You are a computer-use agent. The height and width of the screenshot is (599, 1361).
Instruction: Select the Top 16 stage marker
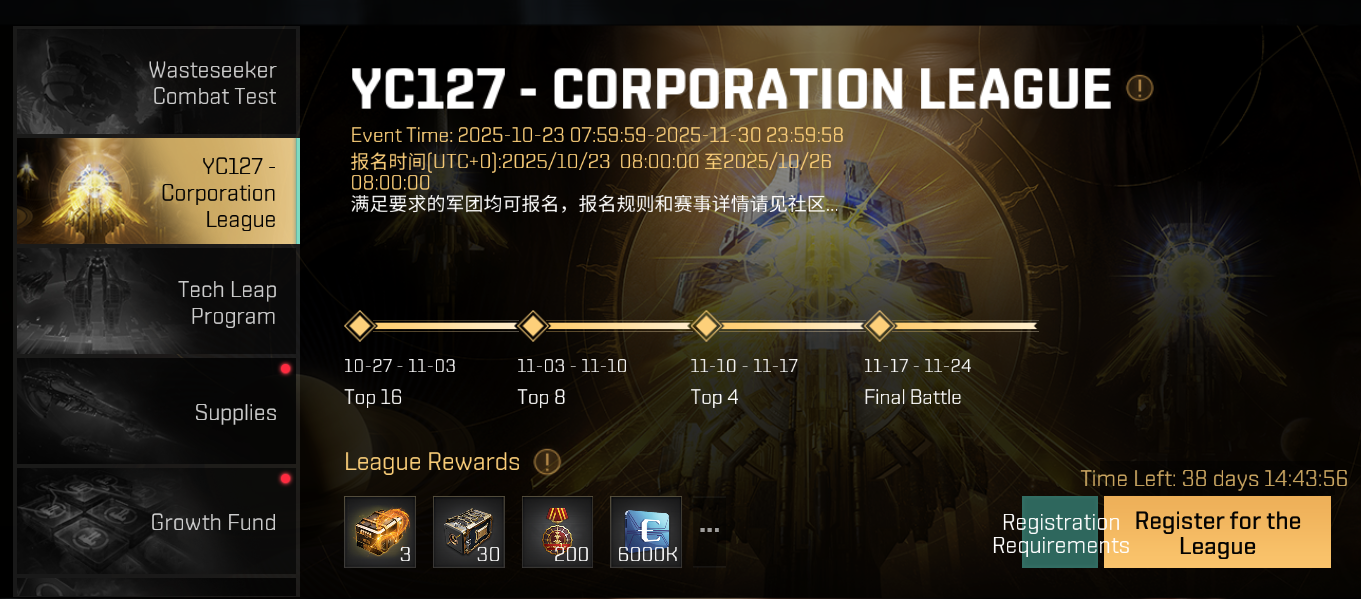click(x=359, y=326)
